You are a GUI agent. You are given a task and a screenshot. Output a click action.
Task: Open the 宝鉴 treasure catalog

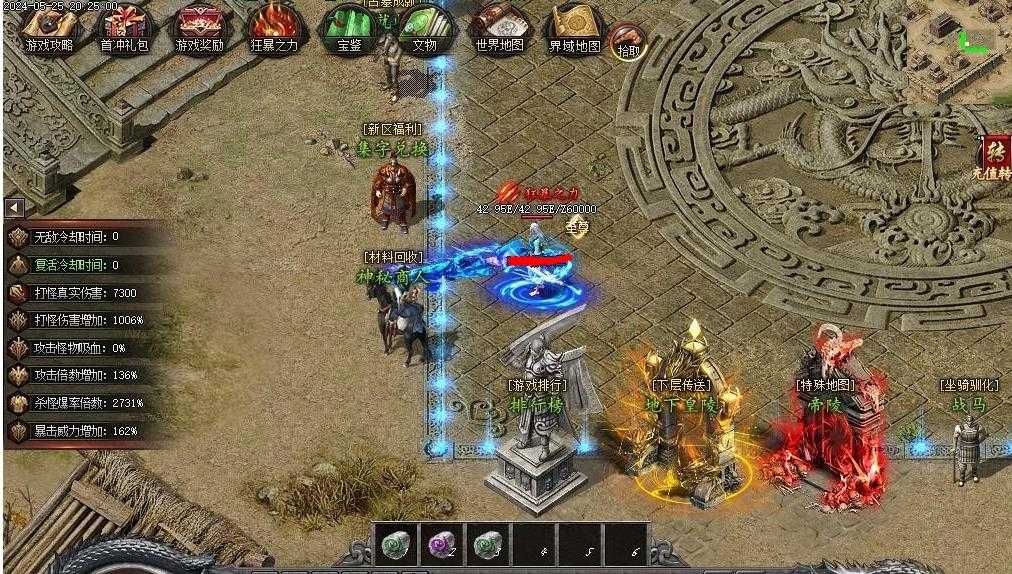[348, 28]
